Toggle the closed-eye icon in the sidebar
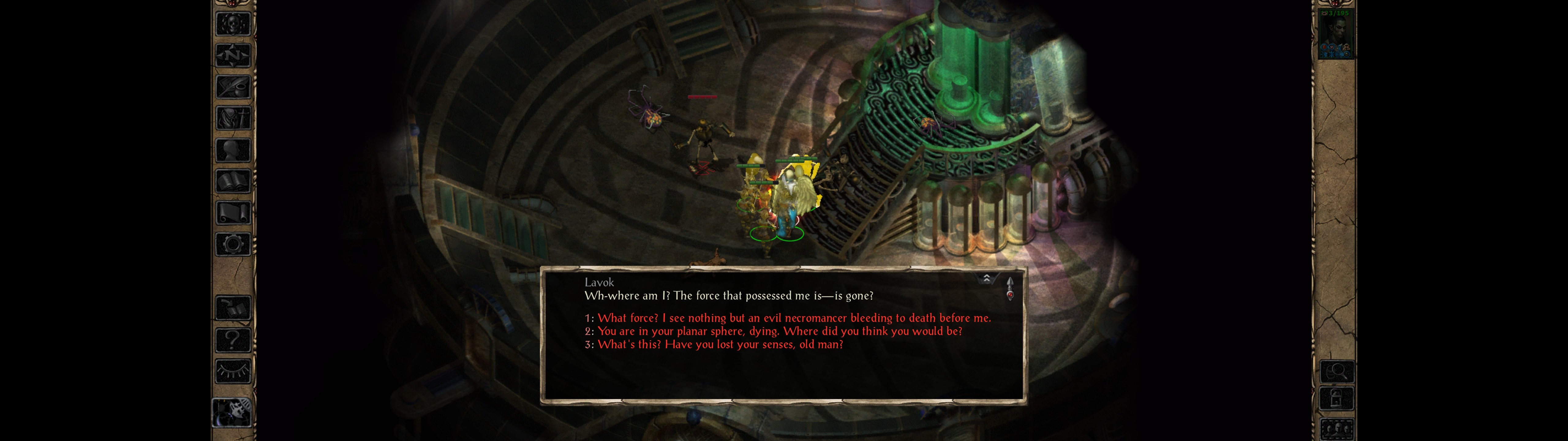Image resolution: width=1568 pixels, height=441 pixels. pos(233,370)
